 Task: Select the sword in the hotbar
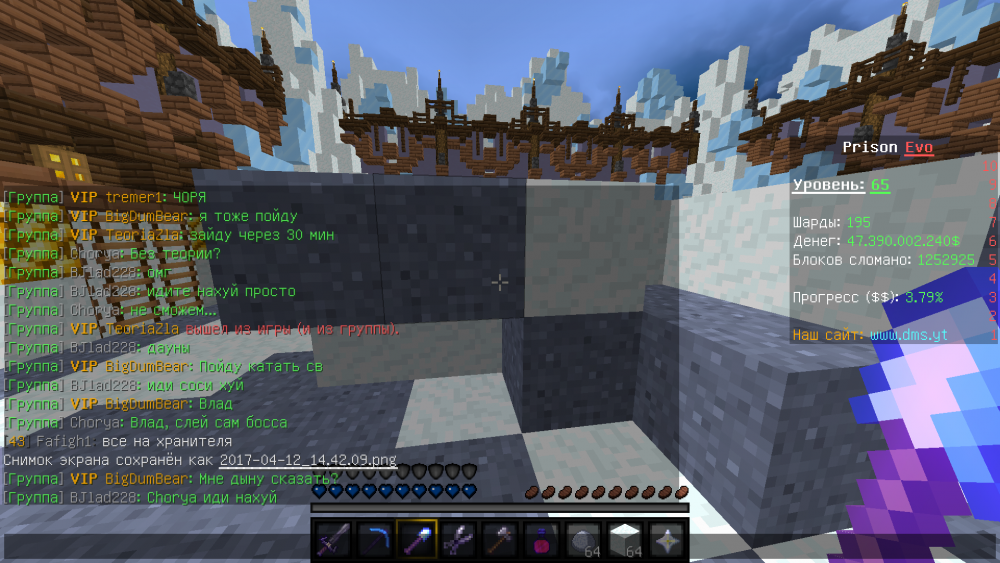tap(333, 541)
